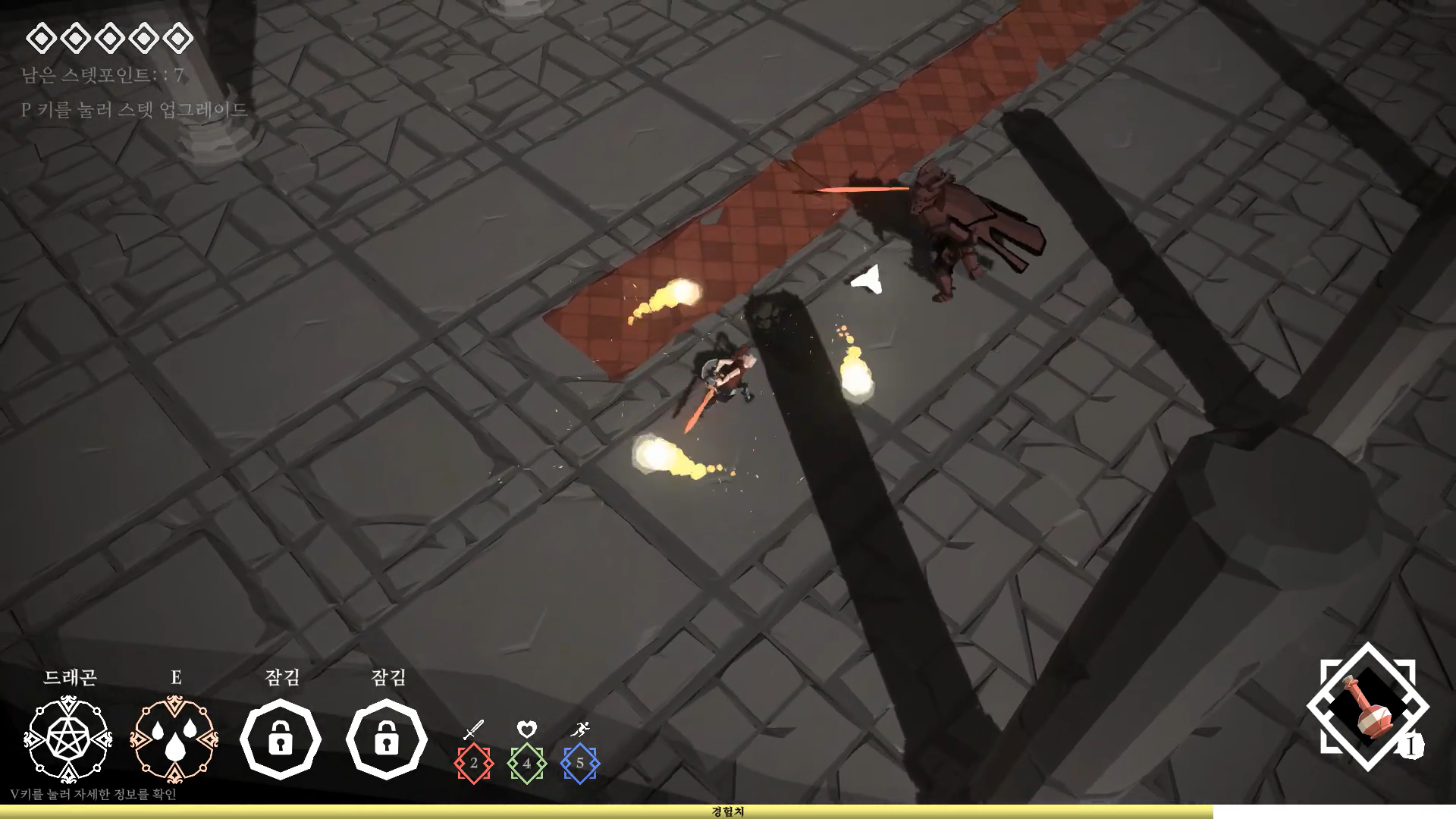The width and height of the screenshot is (1456, 819).
Task: Activate the Dragon pentagram skill icon
Action: pos(68,739)
